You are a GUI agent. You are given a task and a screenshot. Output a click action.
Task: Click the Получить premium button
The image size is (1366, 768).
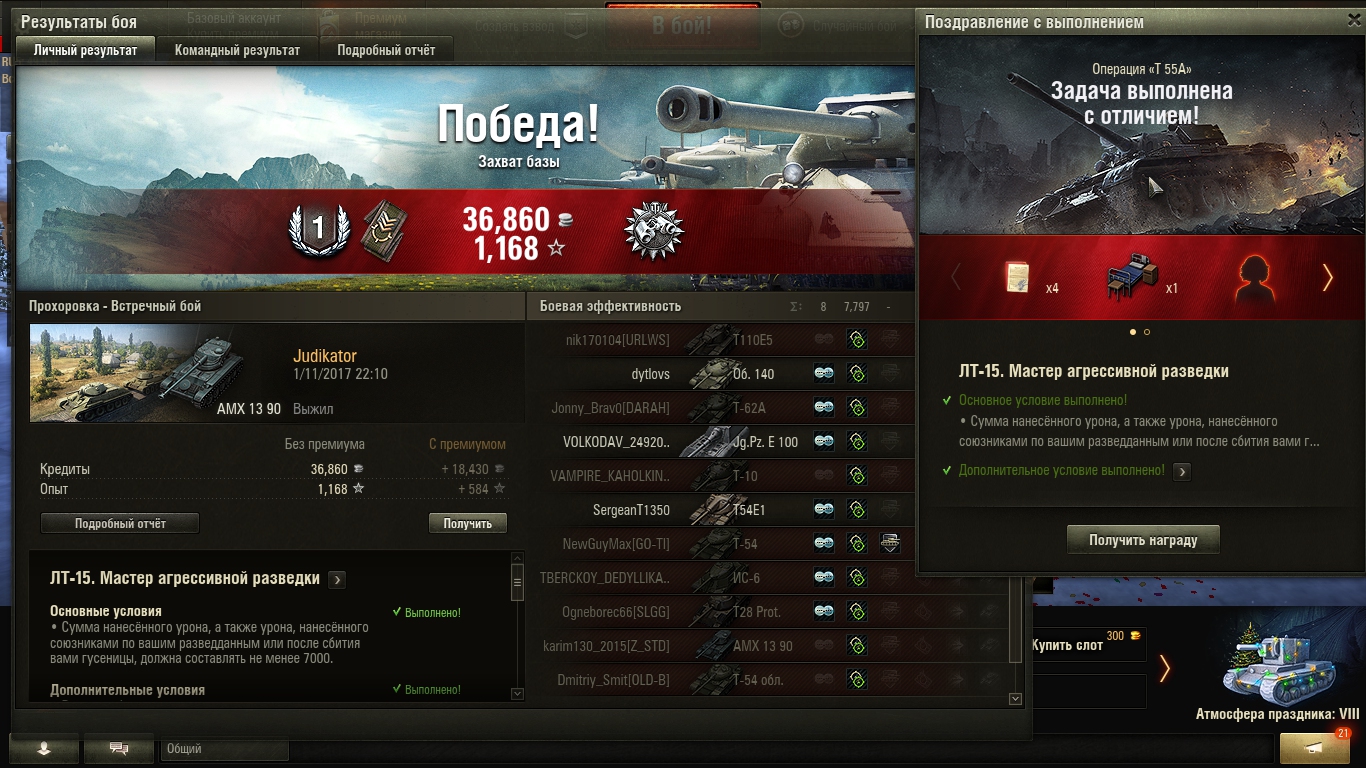point(467,523)
